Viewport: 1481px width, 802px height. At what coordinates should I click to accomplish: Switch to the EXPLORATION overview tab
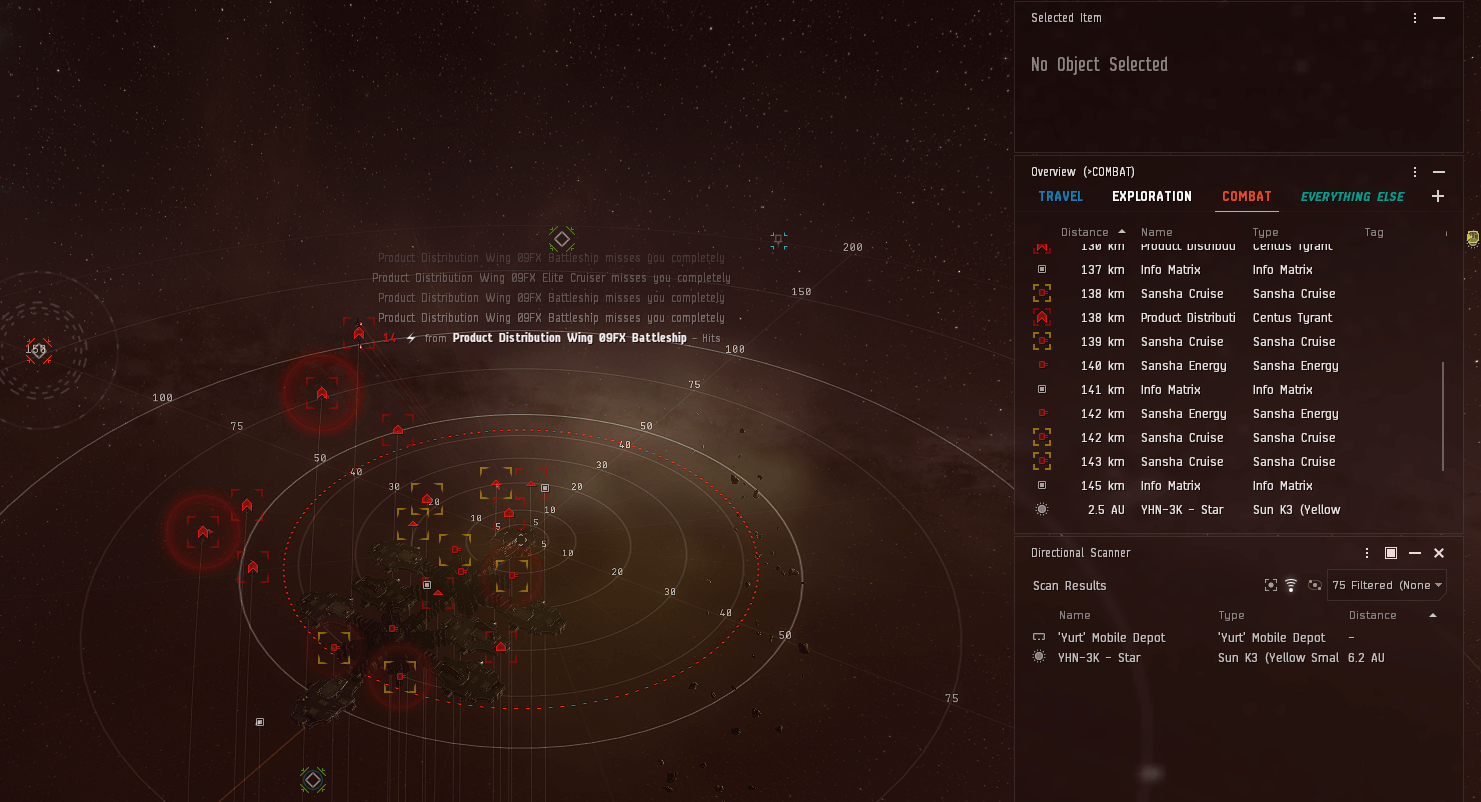coord(1151,196)
